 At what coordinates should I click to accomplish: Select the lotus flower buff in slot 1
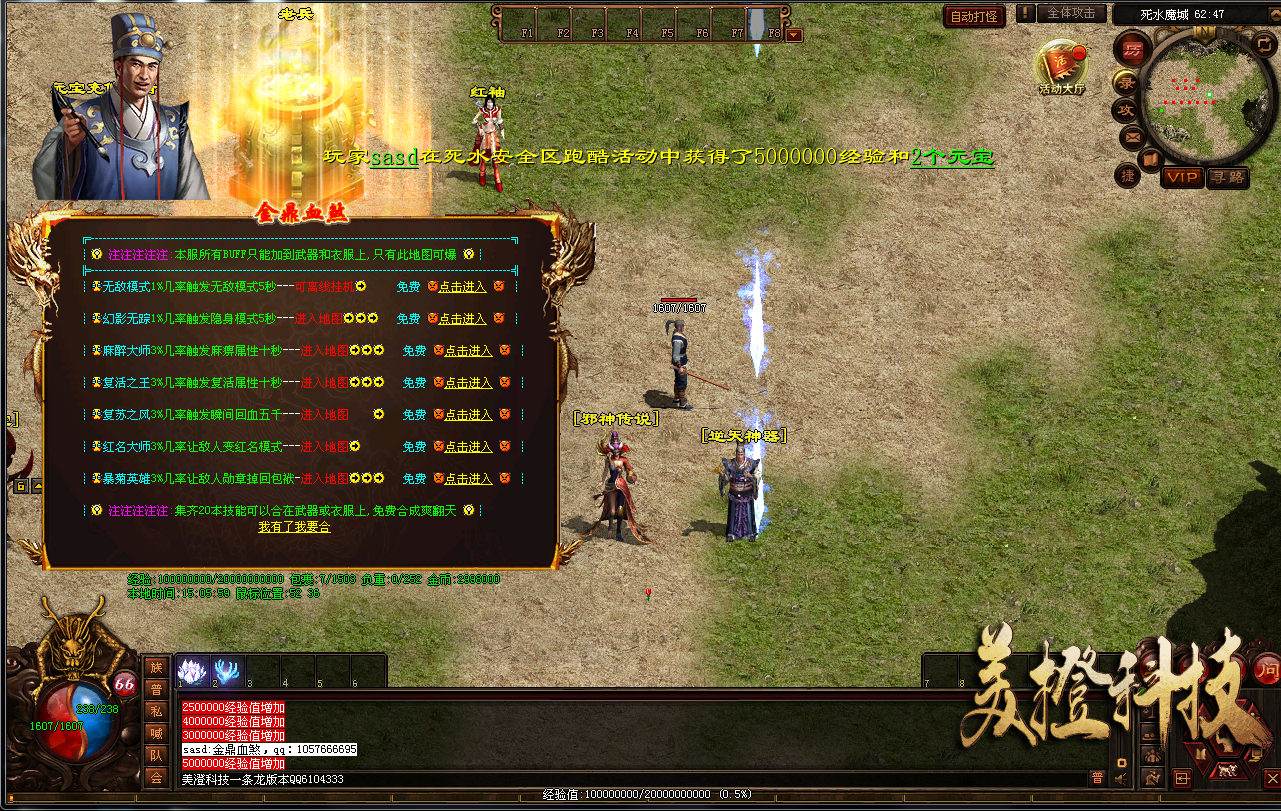192,672
